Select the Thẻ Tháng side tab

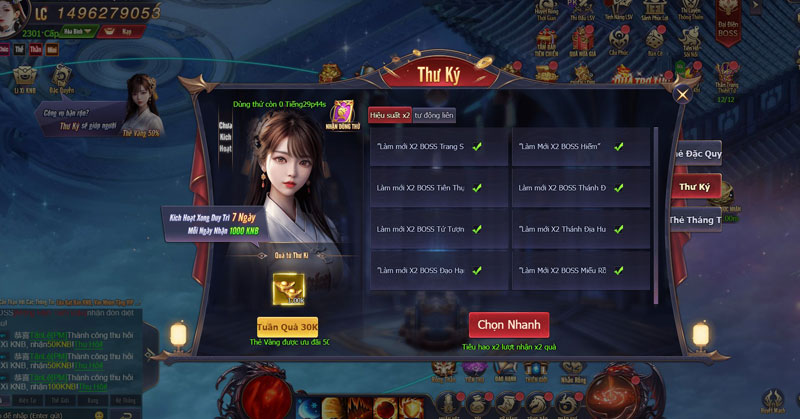pyautogui.click(x=697, y=220)
